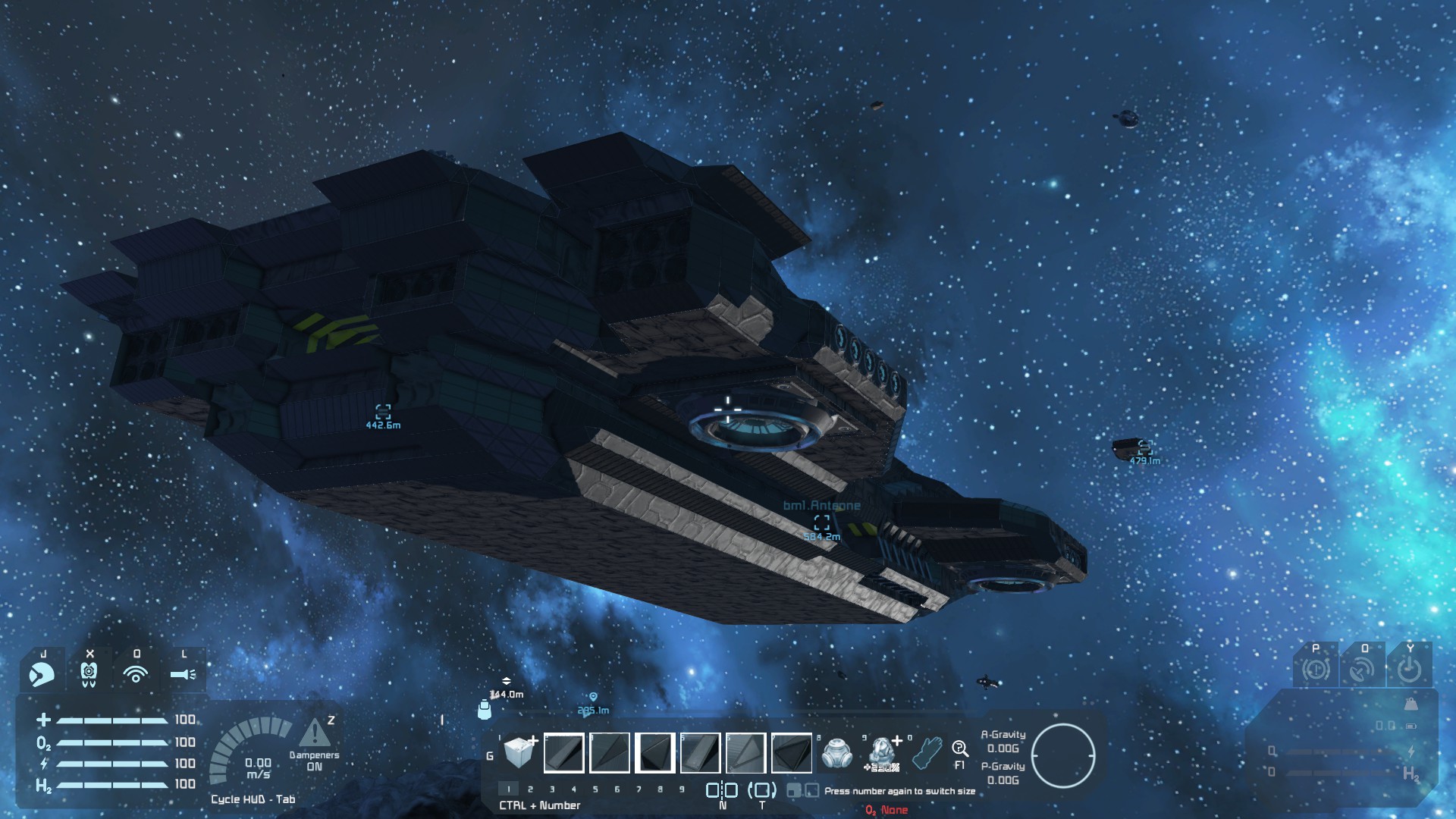Image resolution: width=1456 pixels, height=819 pixels.
Task: Toggle the Dampeners warning indicator
Action: [314, 734]
